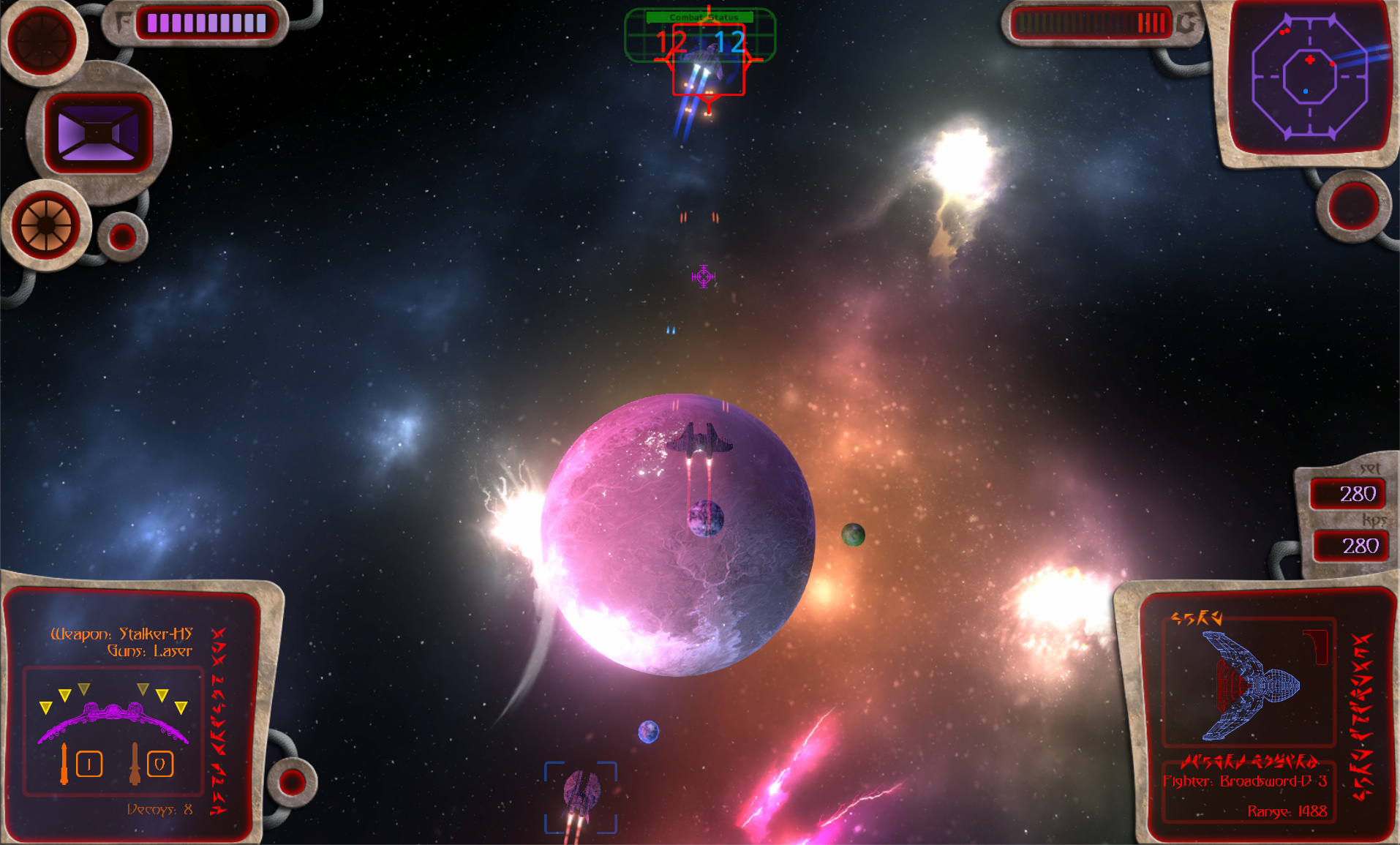Click the round red button below the radar
This screenshot has width=1400, height=845.
click(x=1353, y=204)
